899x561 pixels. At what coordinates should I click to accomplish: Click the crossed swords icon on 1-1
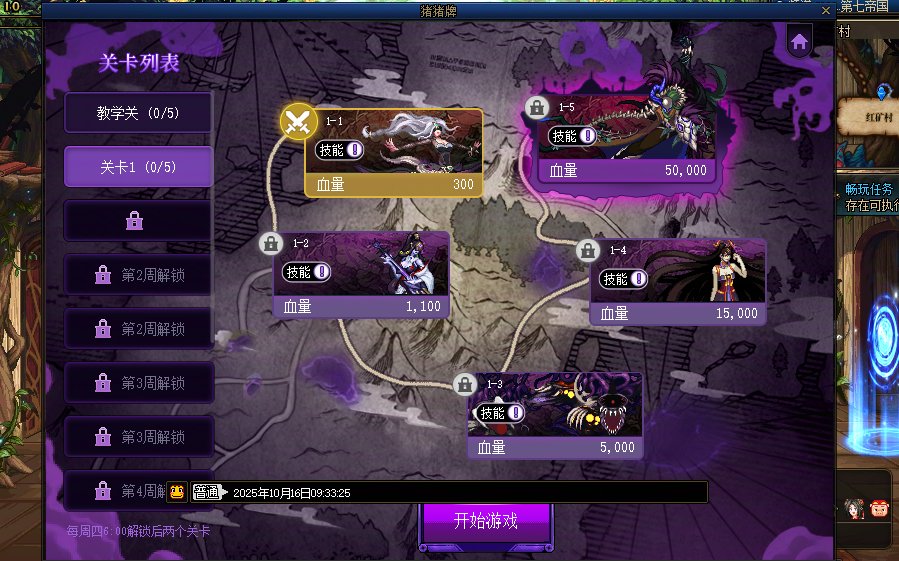click(x=297, y=123)
